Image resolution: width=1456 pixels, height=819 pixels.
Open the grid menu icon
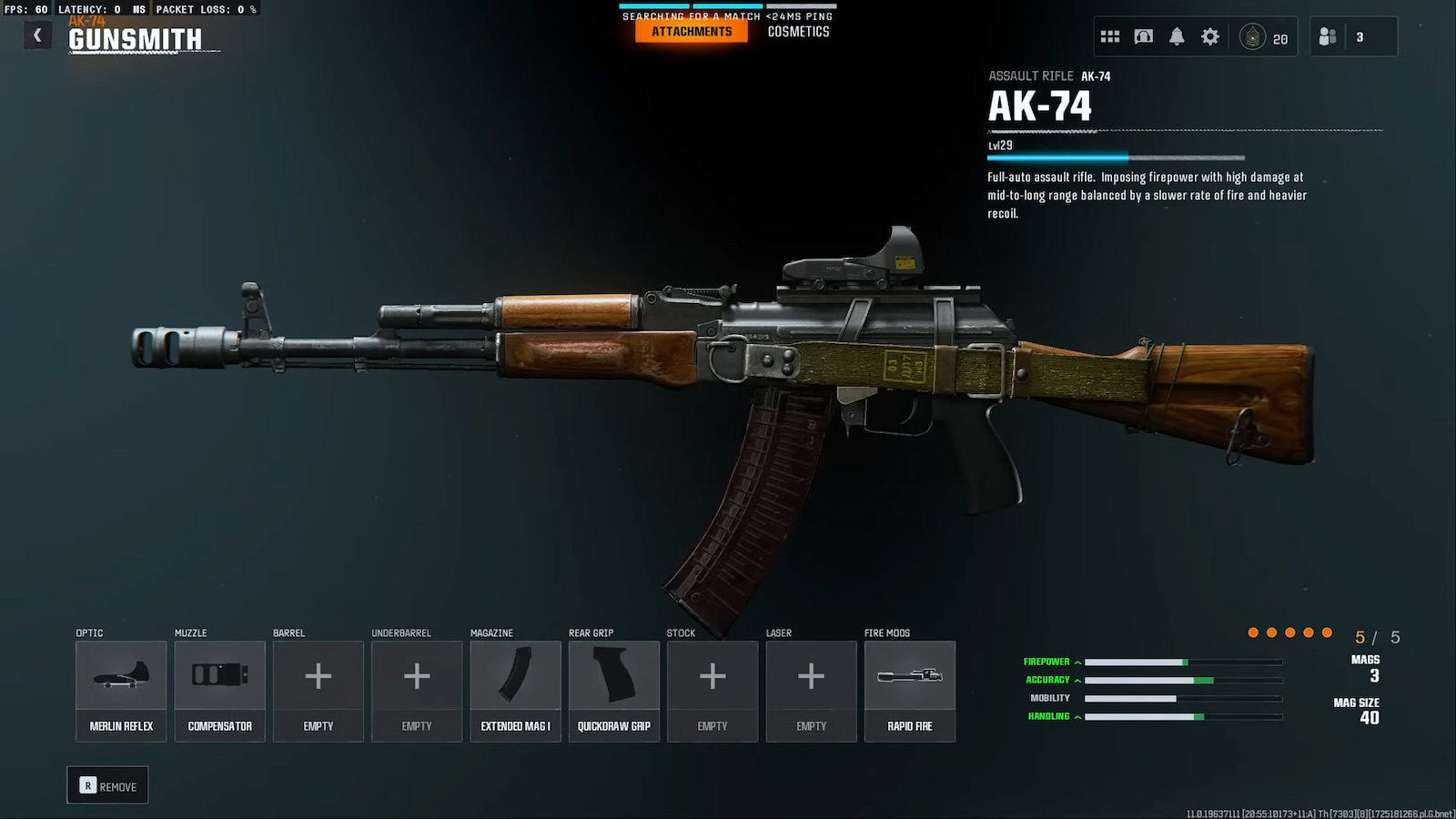point(1110,36)
